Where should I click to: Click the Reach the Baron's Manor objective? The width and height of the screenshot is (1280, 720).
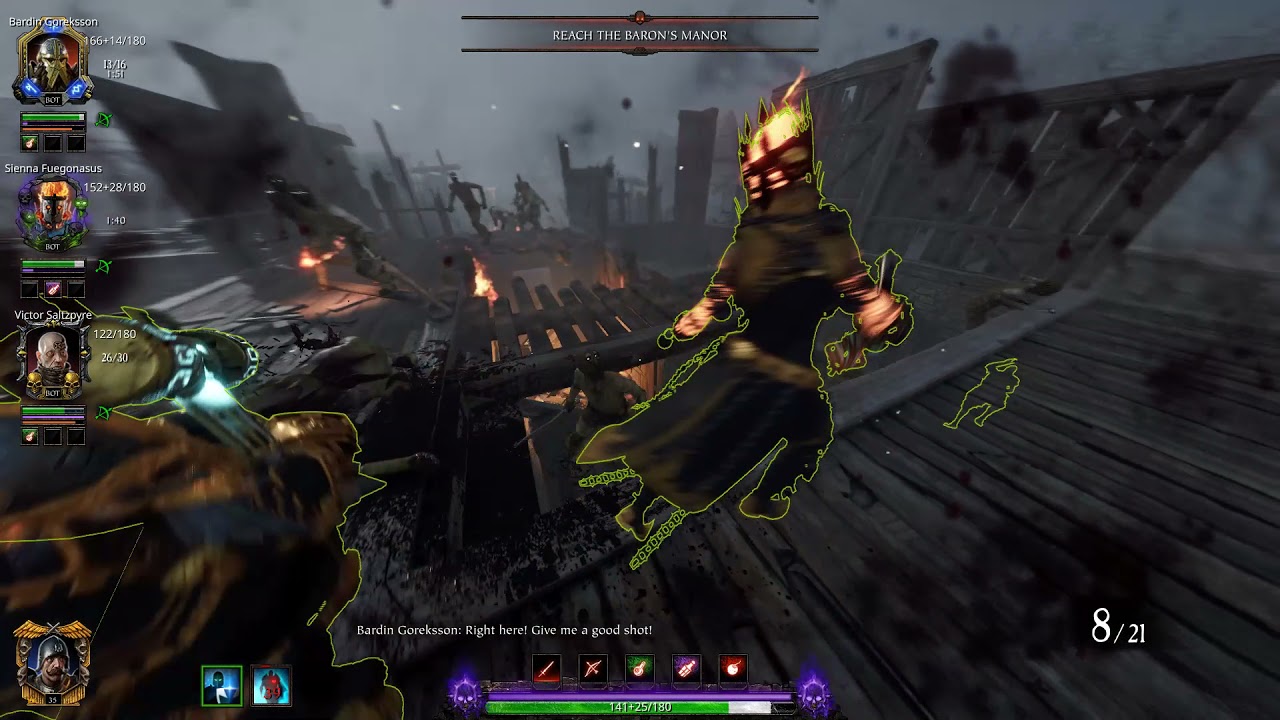pyautogui.click(x=640, y=35)
